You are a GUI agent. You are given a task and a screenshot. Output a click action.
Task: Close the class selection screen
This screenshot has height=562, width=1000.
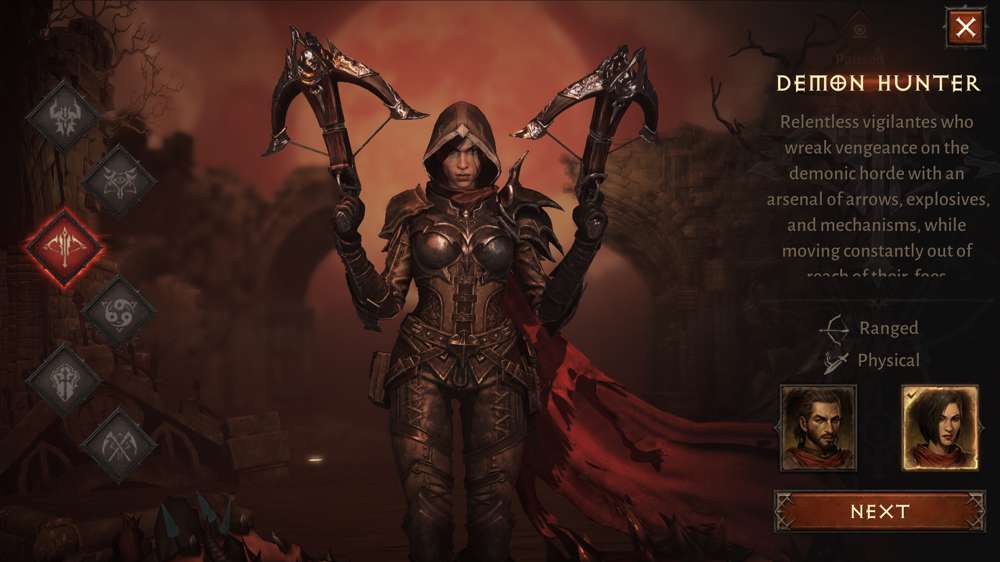tap(965, 28)
